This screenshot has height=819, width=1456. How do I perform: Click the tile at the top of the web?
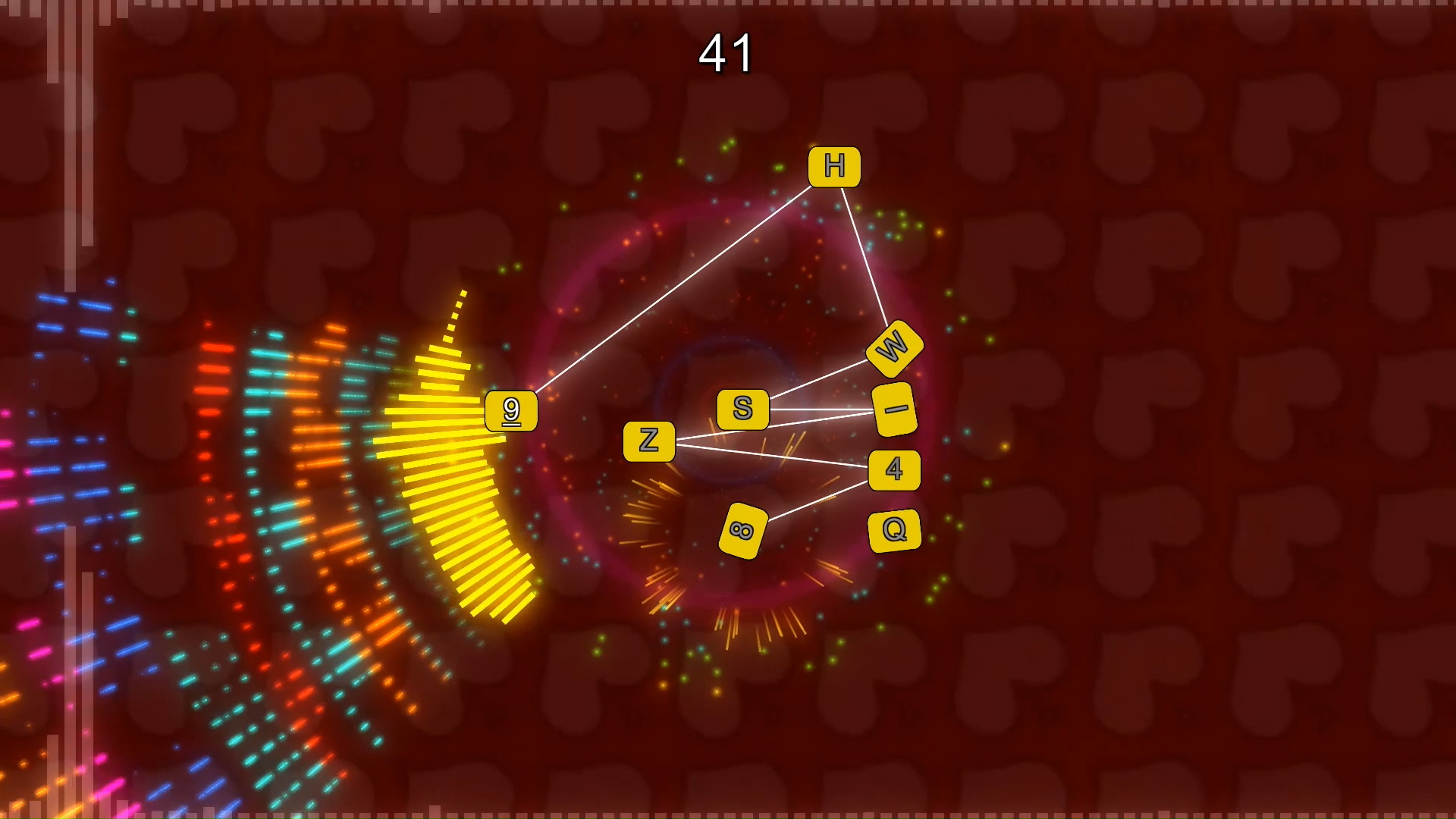(x=834, y=167)
